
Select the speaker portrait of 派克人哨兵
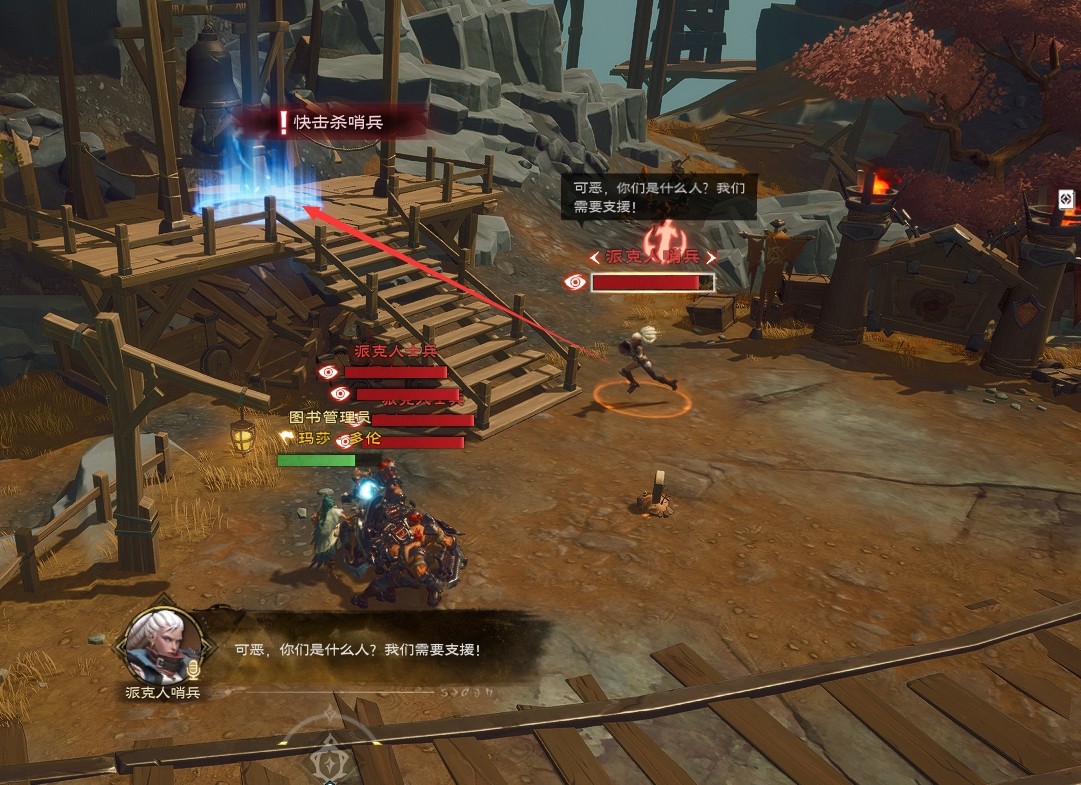click(x=160, y=643)
